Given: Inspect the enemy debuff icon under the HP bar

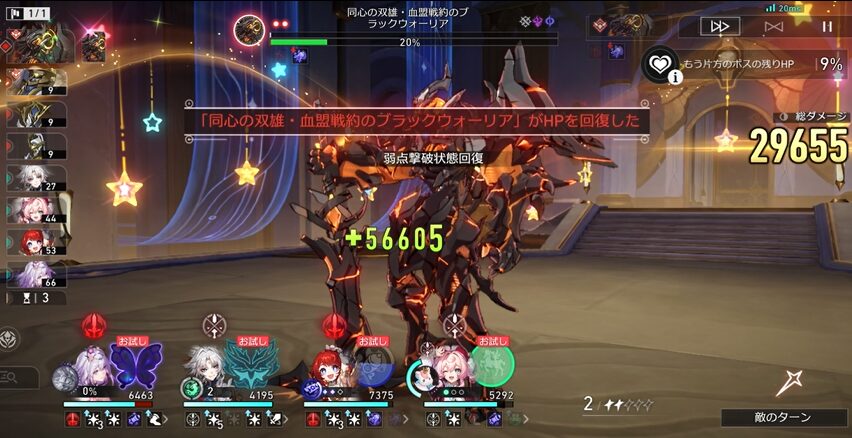Looking at the screenshot, I should (x=299, y=56).
